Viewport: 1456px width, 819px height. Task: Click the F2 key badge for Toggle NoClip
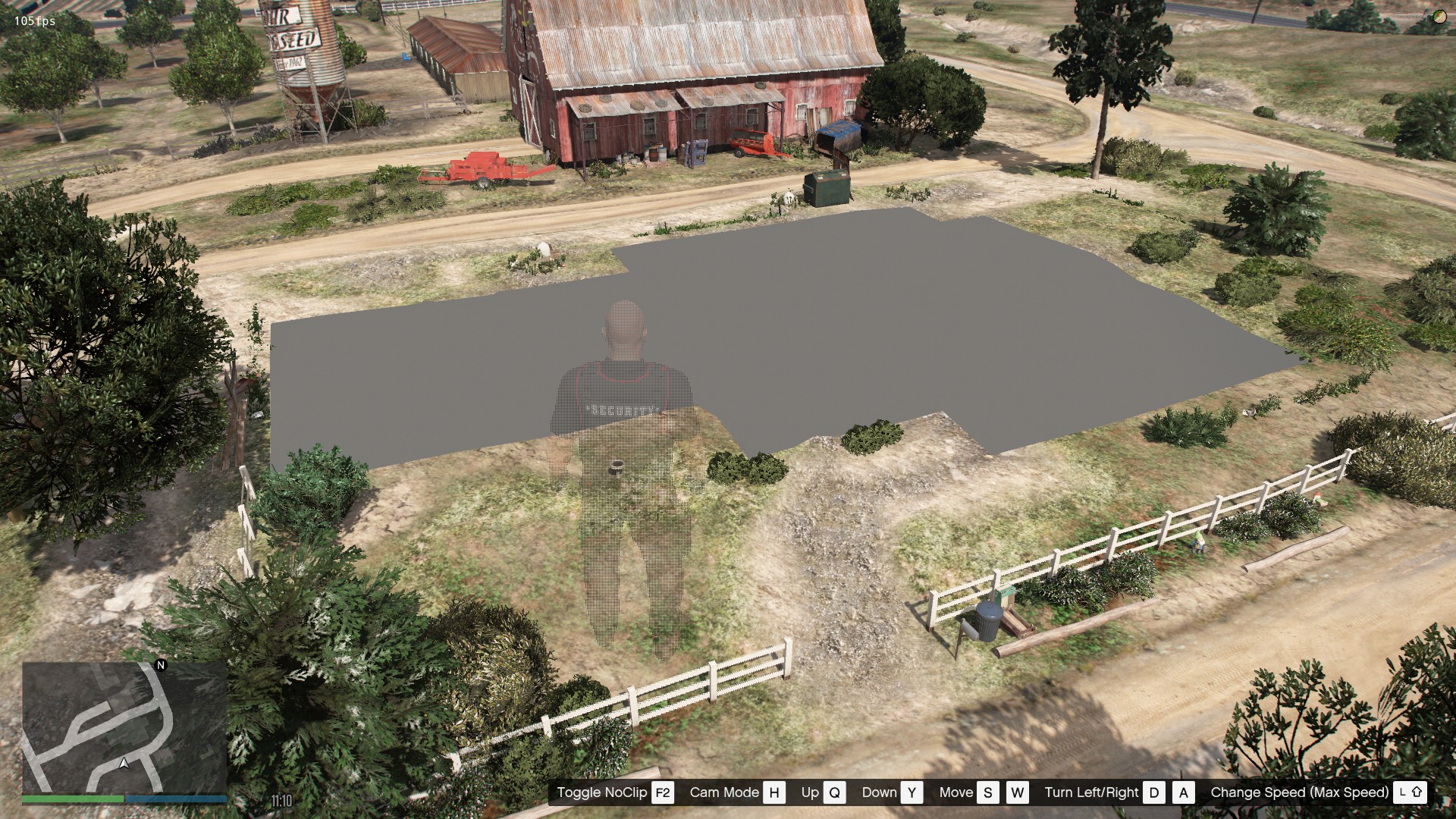[x=661, y=792]
